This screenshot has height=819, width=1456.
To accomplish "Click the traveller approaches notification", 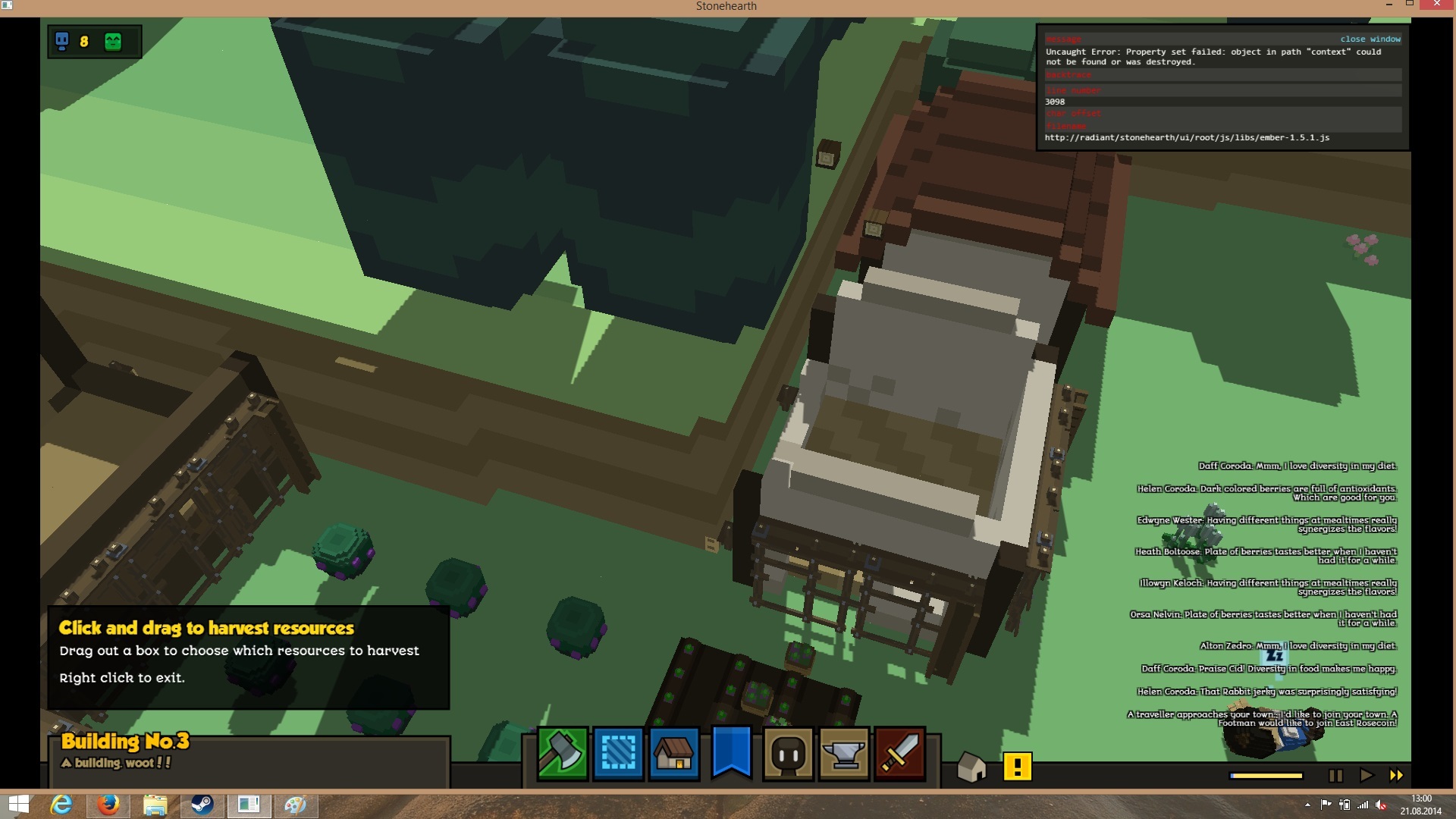I will (1262, 718).
